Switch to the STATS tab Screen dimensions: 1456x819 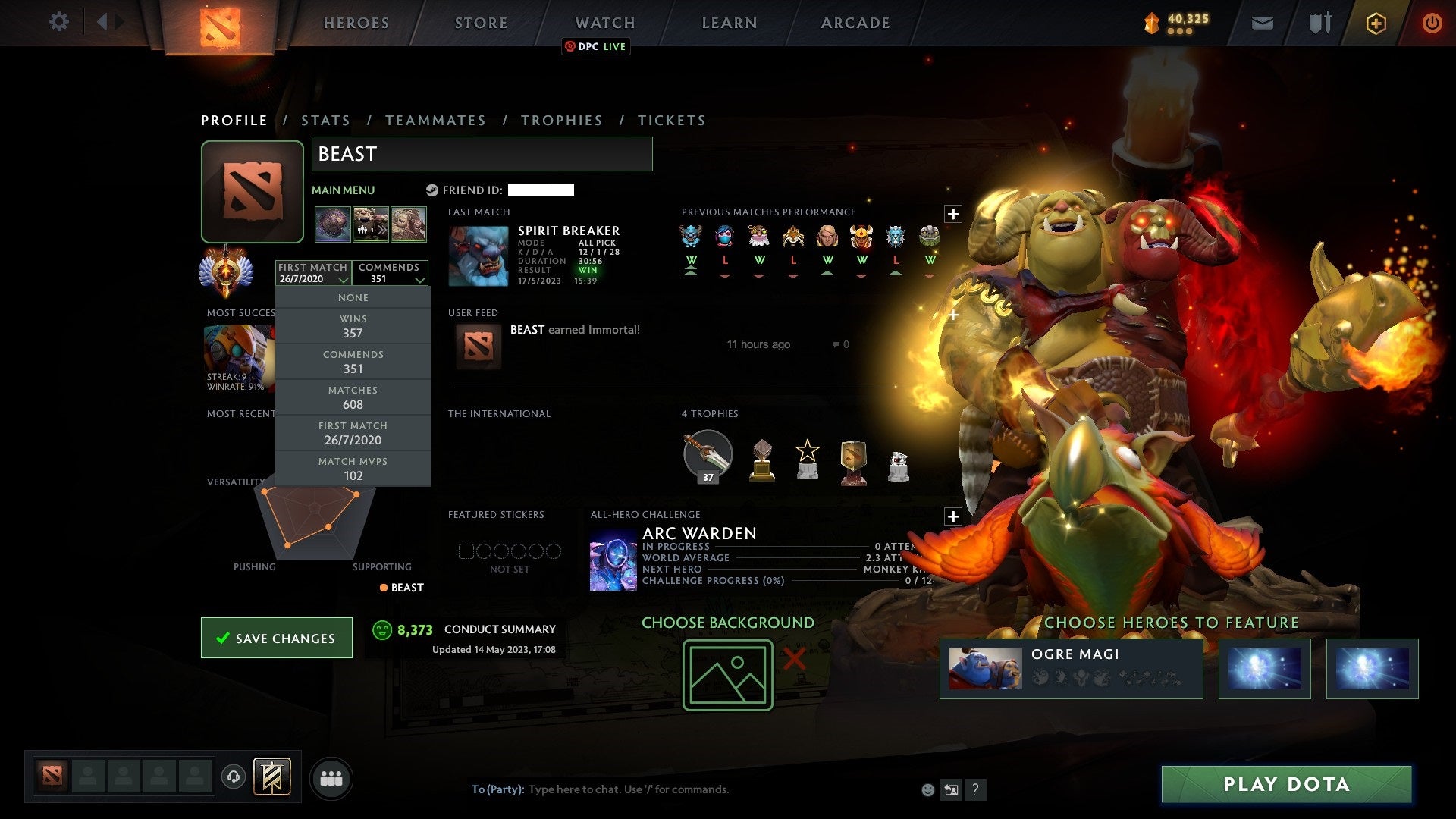click(325, 120)
